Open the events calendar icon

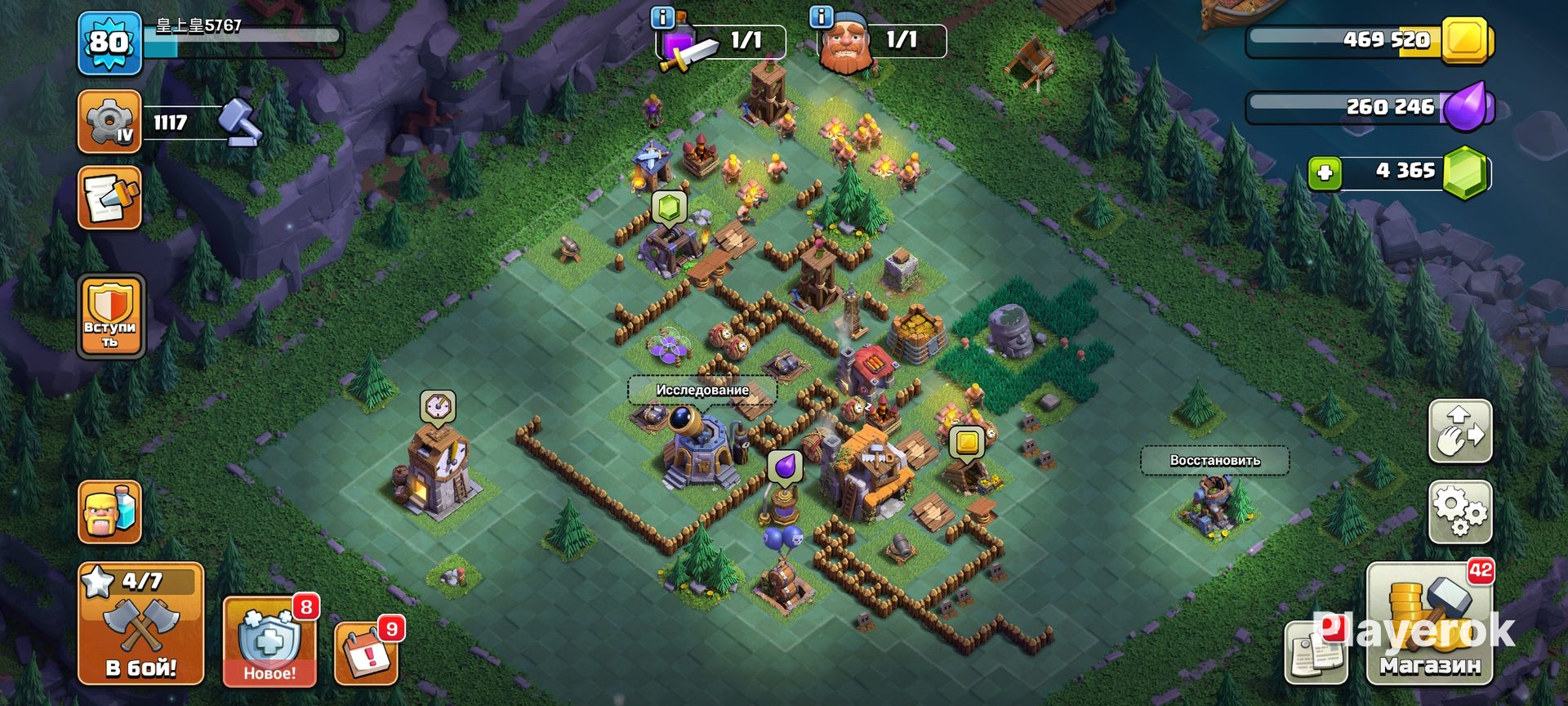coord(367,654)
